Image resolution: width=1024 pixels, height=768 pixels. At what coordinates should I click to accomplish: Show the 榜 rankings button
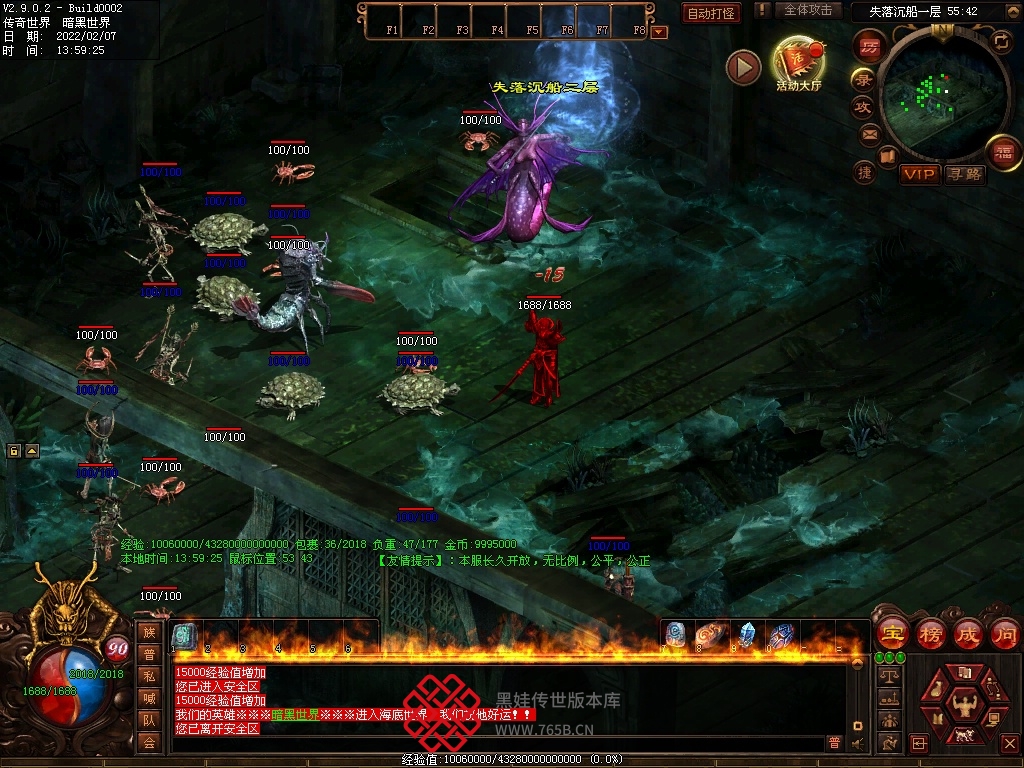pos(930,634)
